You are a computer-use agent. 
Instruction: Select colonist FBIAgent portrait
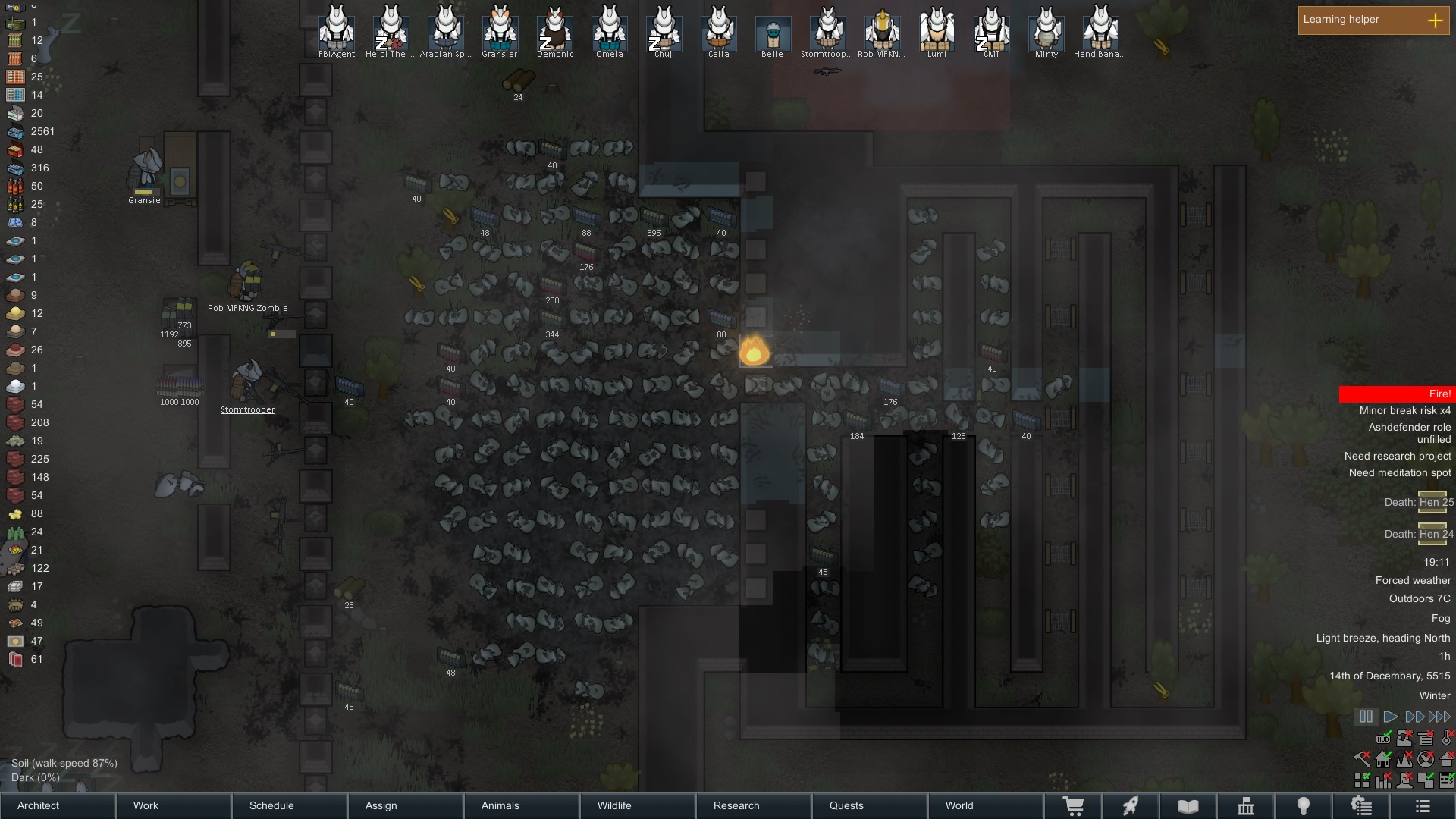coord(337,32)
